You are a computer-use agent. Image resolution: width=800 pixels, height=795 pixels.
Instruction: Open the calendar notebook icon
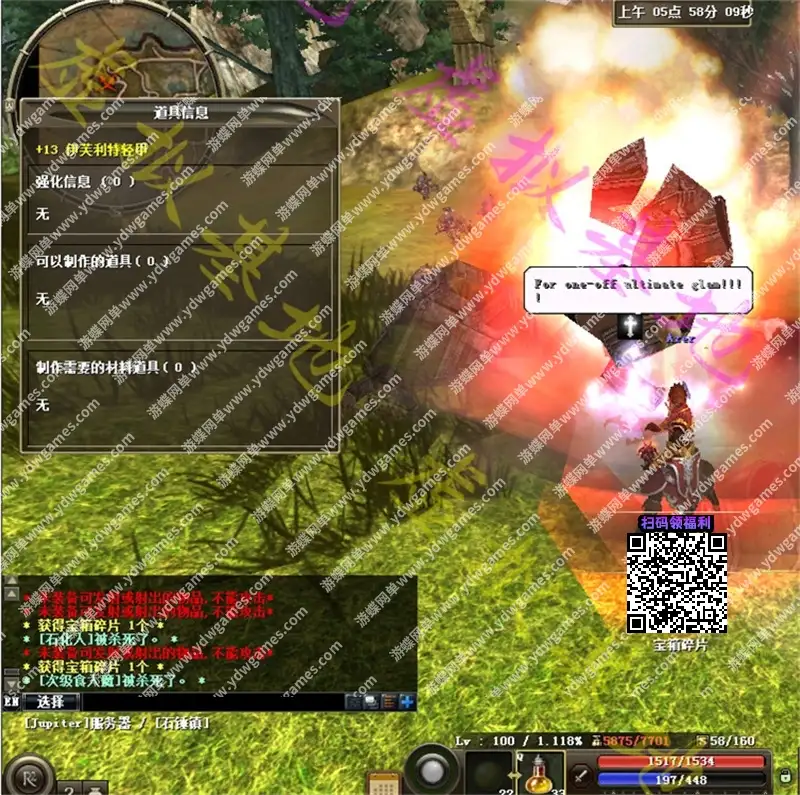[383, 782]
